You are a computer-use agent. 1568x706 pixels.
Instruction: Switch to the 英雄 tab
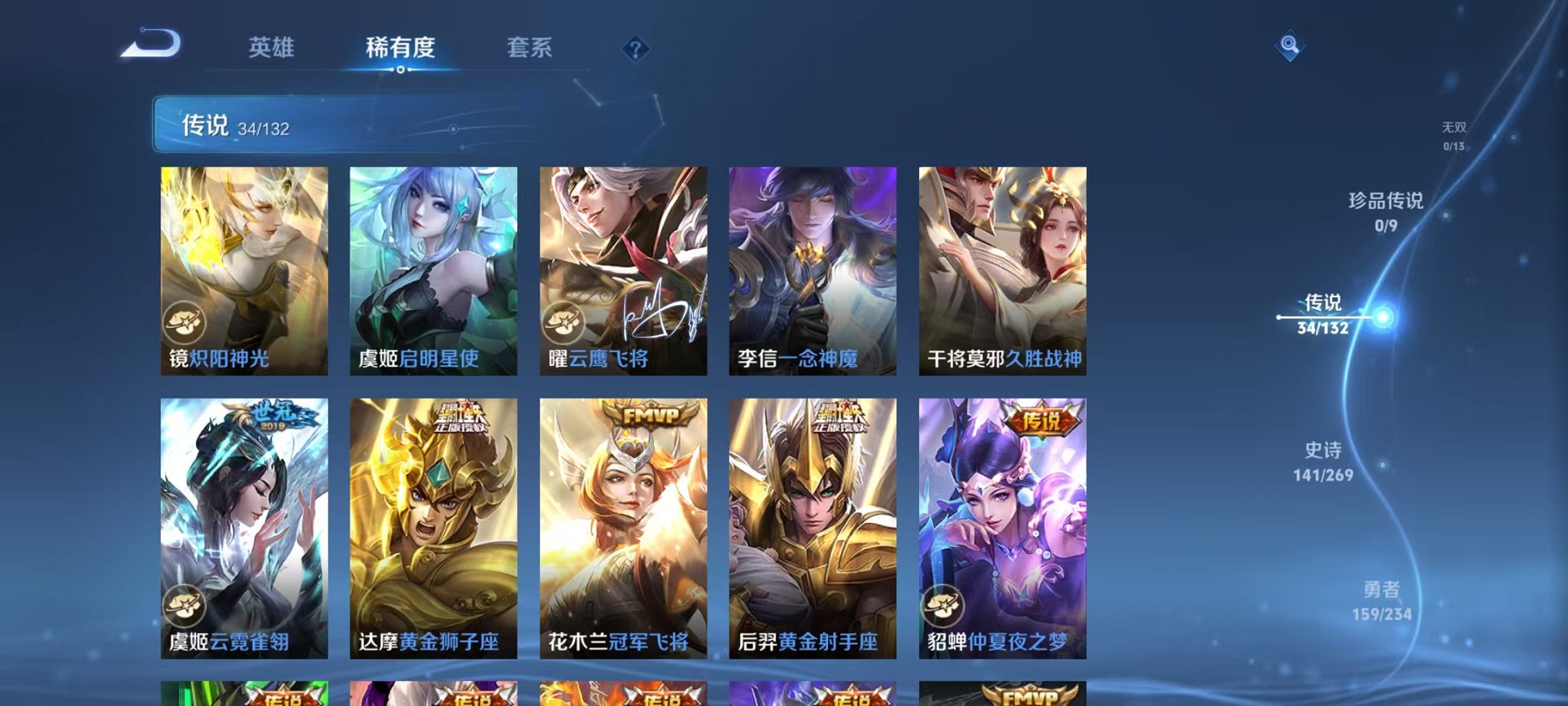point(273,48)
